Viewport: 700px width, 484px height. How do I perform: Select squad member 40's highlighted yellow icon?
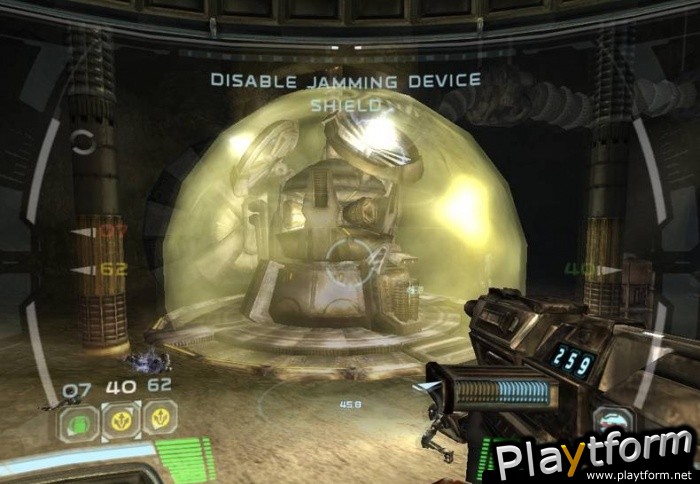point(121,420)
